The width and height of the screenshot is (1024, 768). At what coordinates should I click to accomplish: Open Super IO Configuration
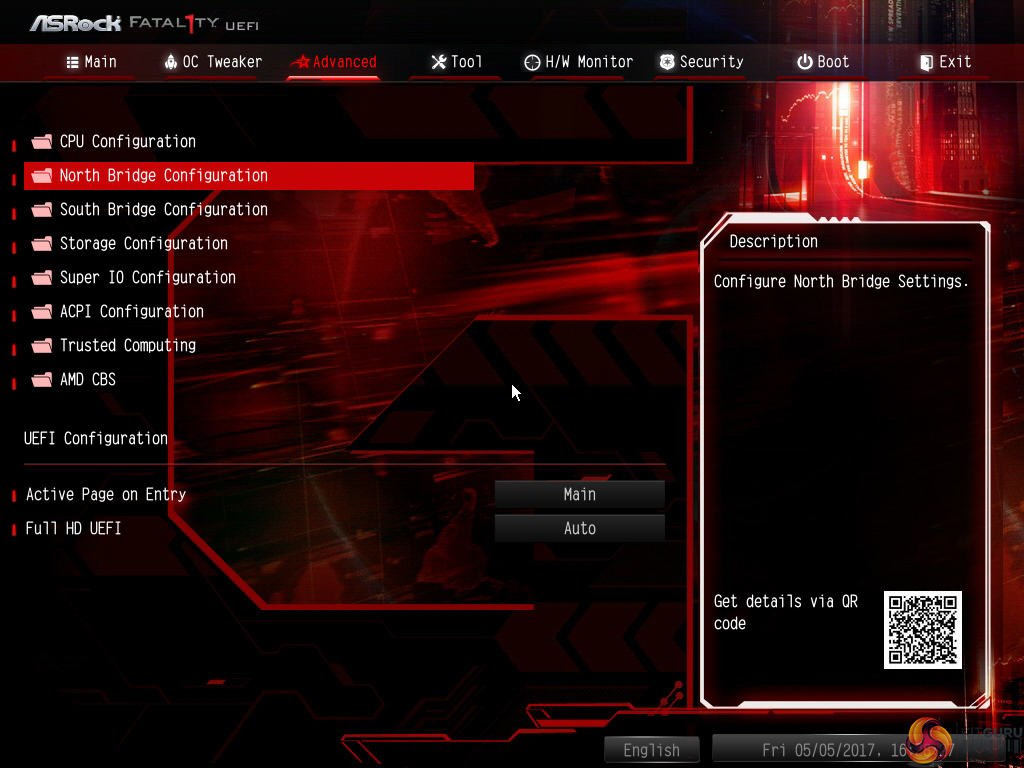(147, 278)
